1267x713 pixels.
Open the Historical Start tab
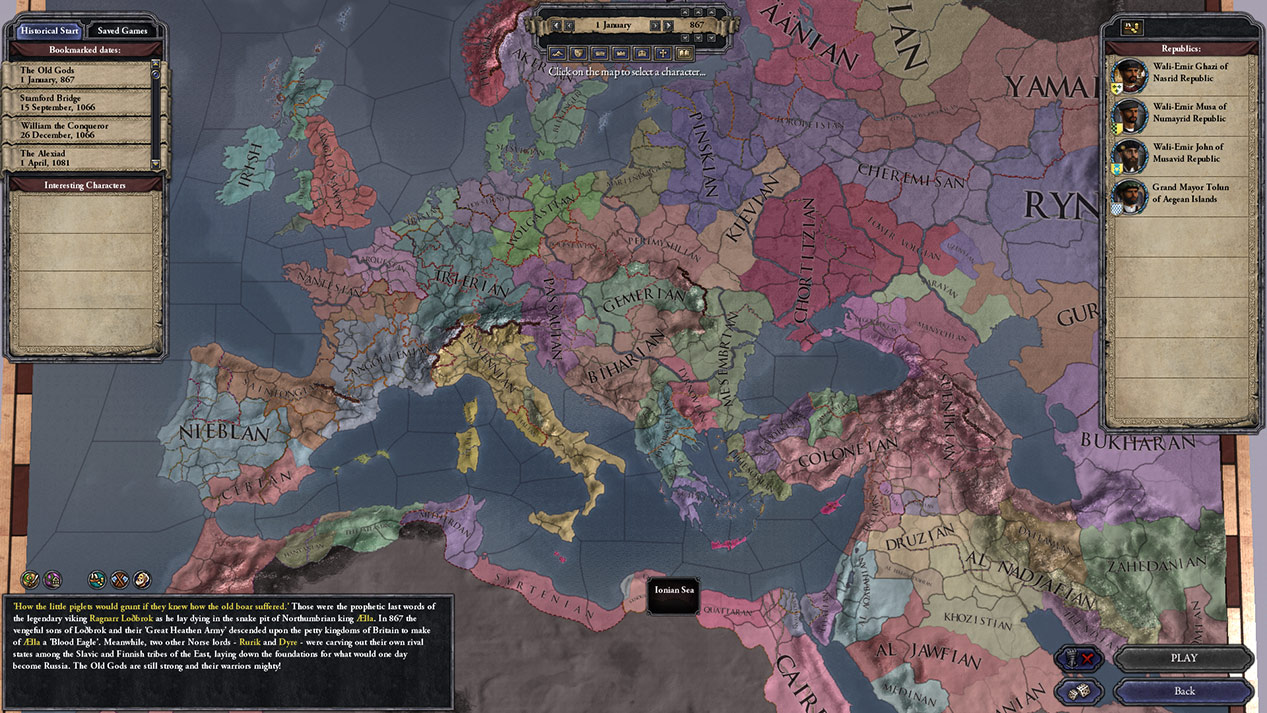click(49, 30)
